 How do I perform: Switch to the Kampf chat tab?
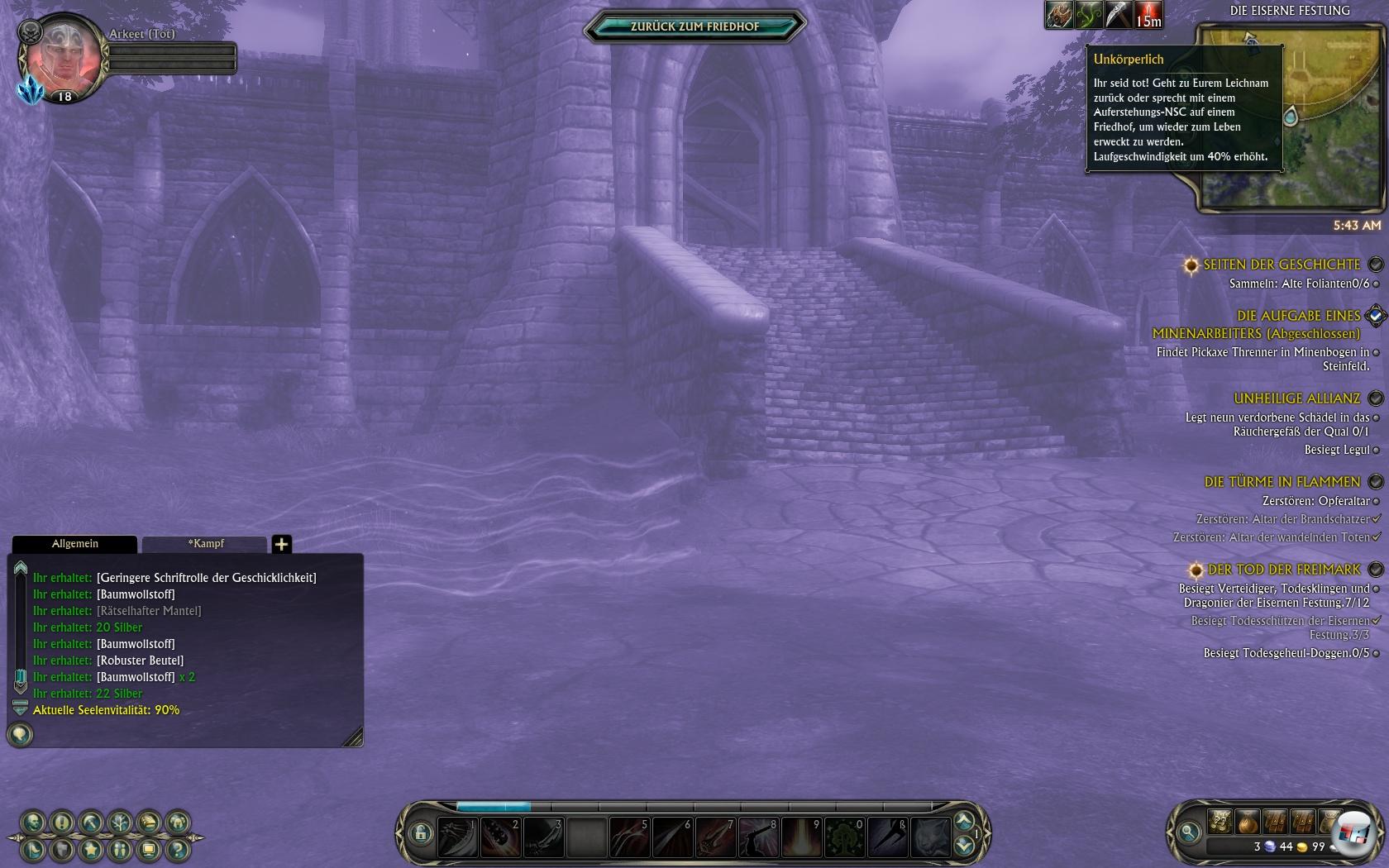pos(205,544)
